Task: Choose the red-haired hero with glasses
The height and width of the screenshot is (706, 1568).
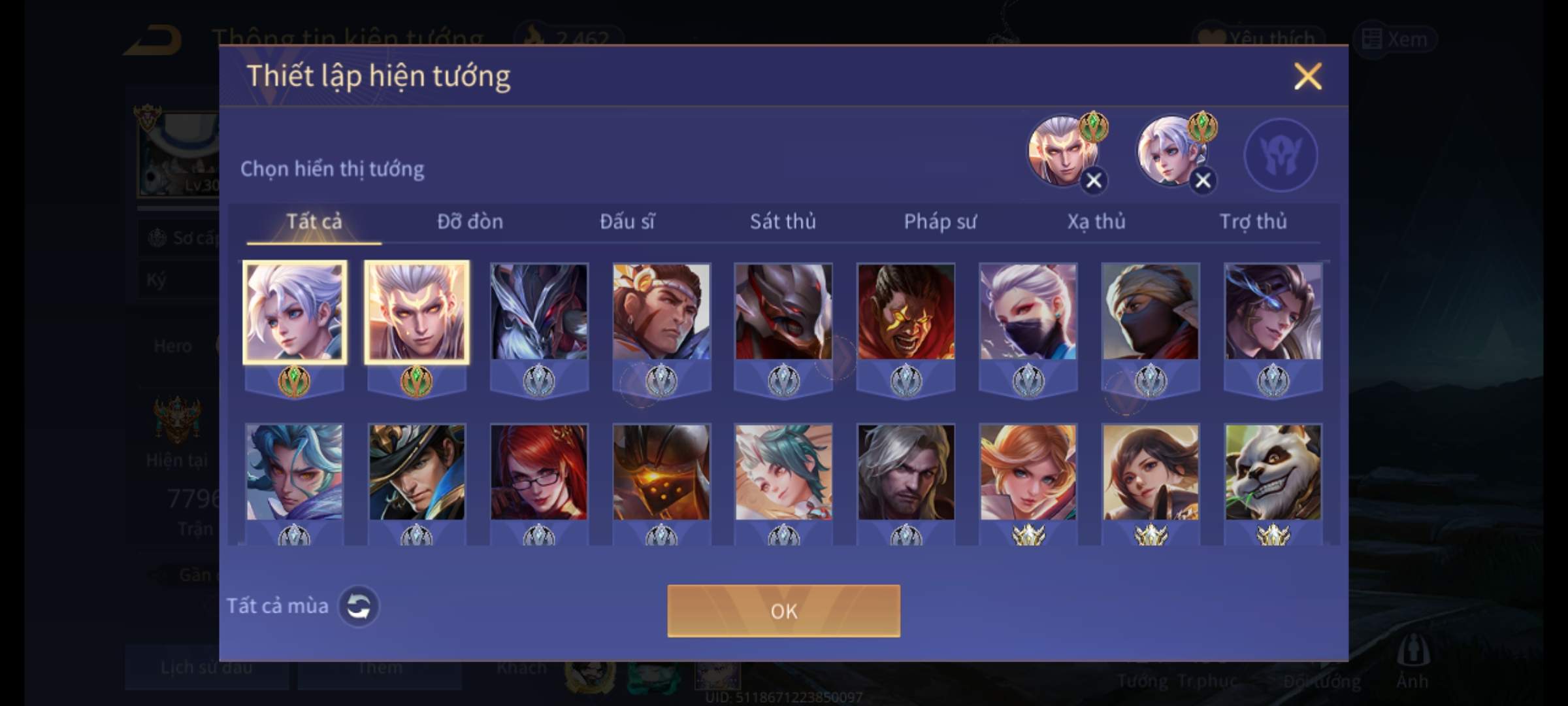Action: (539, 472)
